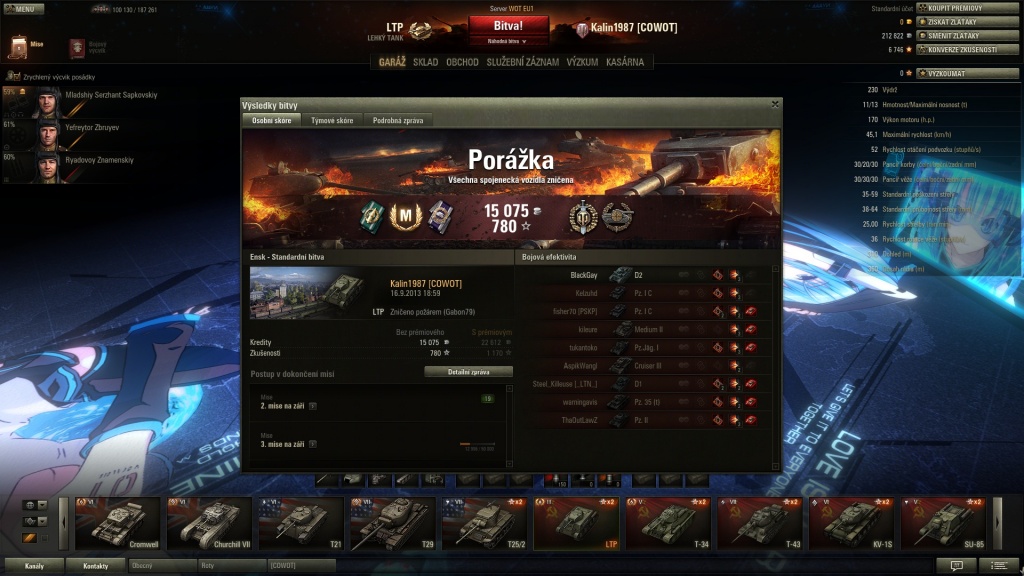Switch to the Týmové skóre tab

tap(331, 120)
